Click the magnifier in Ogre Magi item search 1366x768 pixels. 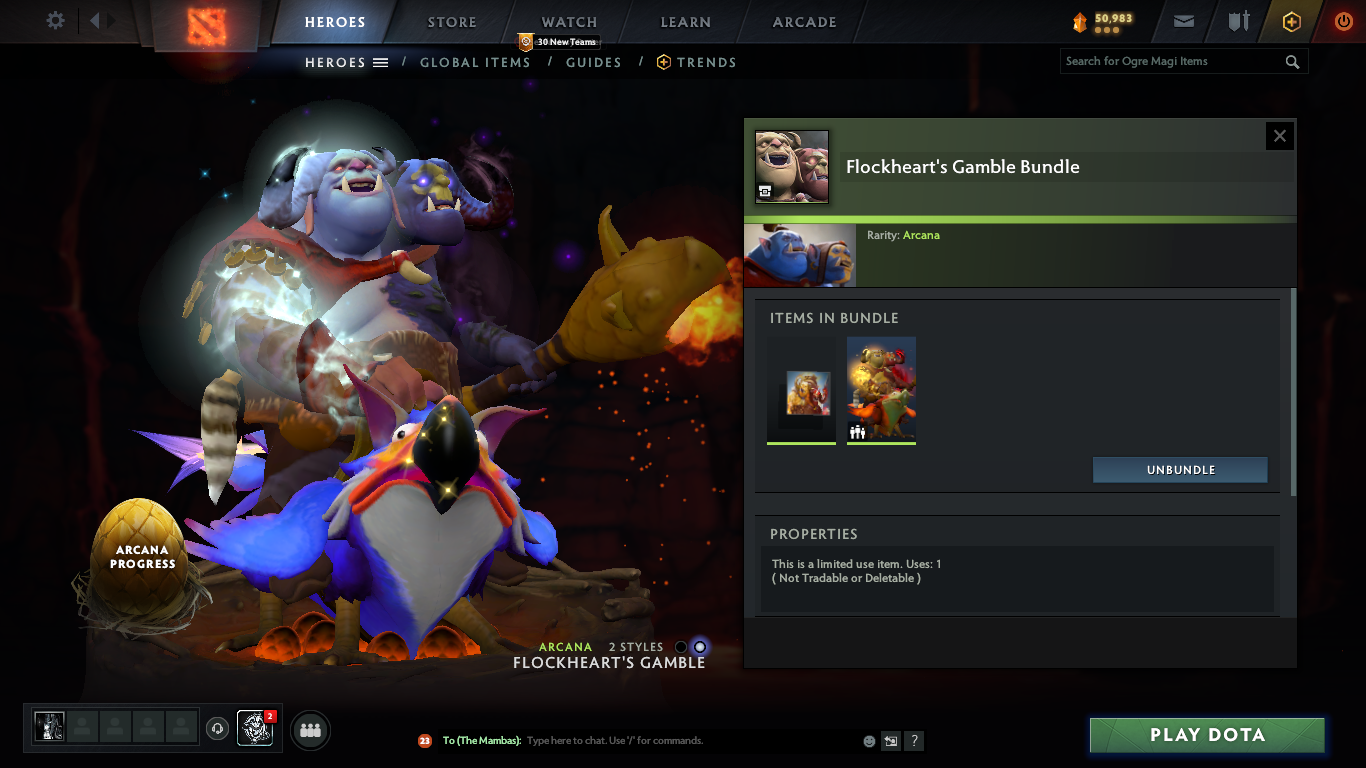1292,61
